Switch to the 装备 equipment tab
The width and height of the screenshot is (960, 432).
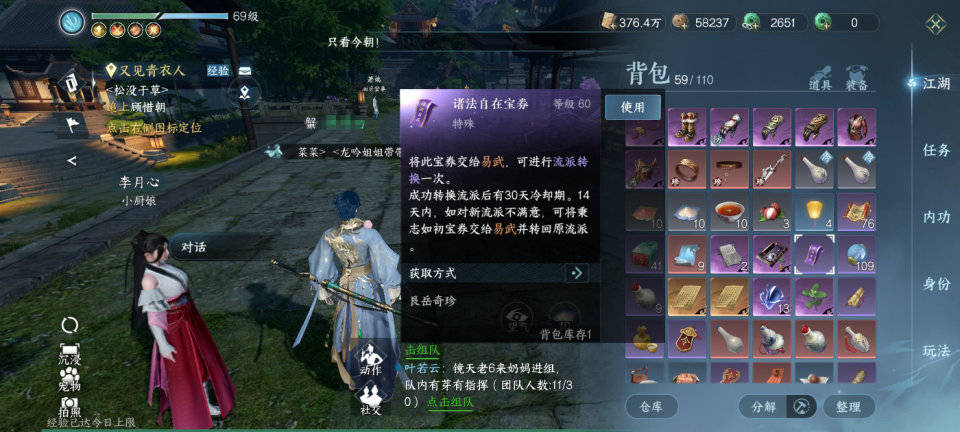[856, 79]
